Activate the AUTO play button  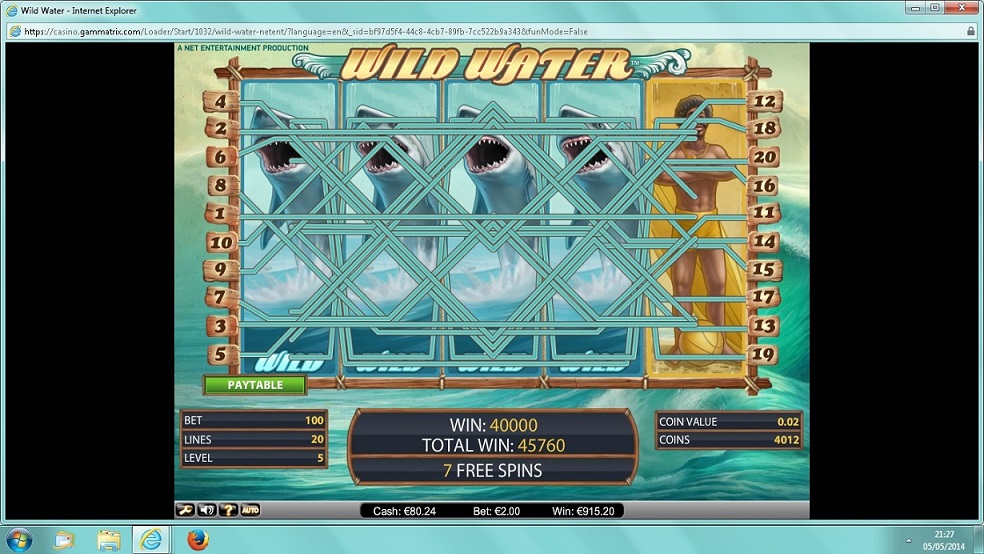pos(250,510)
